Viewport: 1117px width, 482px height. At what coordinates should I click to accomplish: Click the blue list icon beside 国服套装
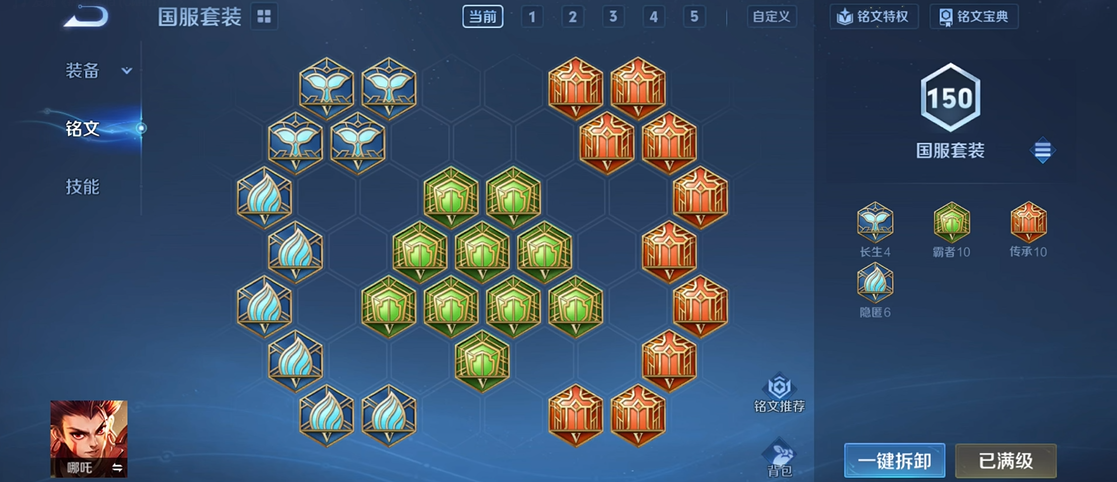click(x=1043, y=151)
